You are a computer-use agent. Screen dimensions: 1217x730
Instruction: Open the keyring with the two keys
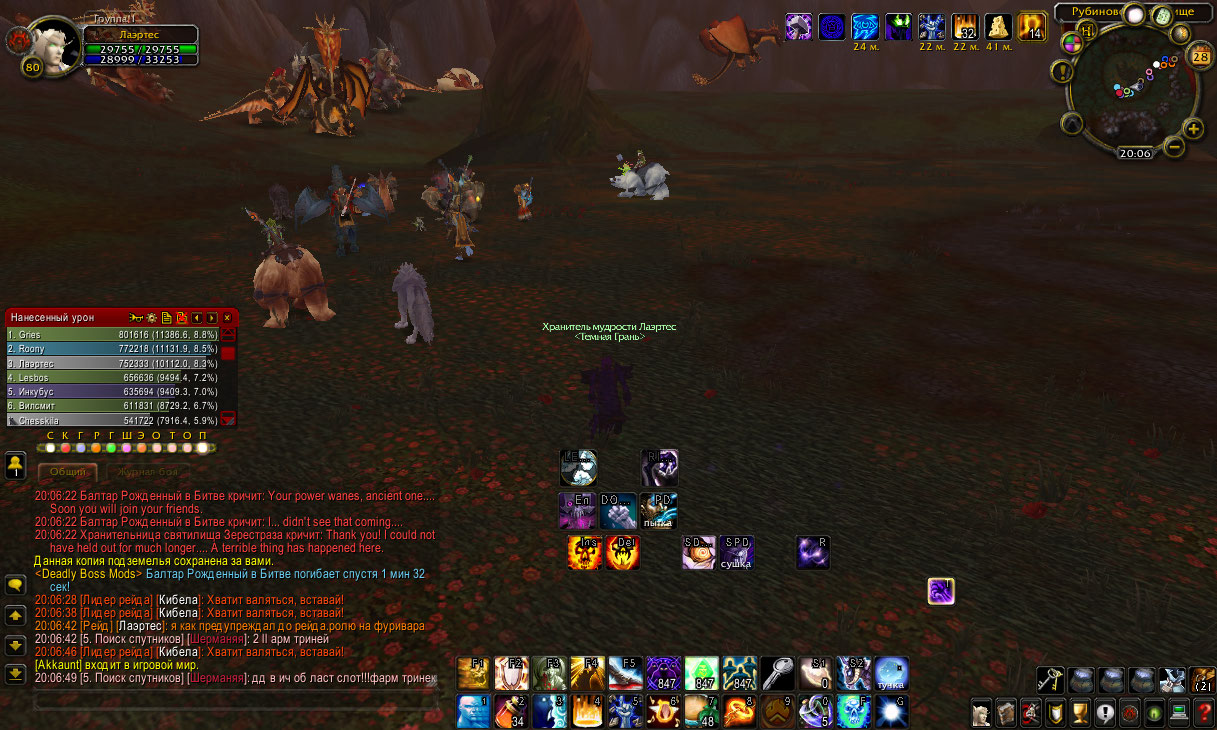point(1050,680)
